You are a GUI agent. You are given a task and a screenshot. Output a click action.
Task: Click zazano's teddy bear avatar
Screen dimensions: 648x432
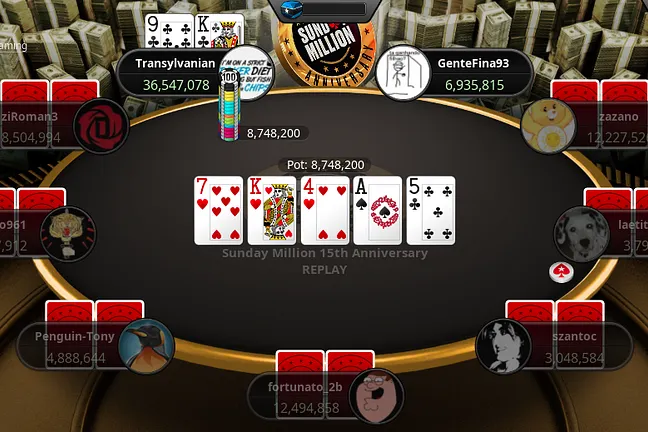click(x=548, y=124)
